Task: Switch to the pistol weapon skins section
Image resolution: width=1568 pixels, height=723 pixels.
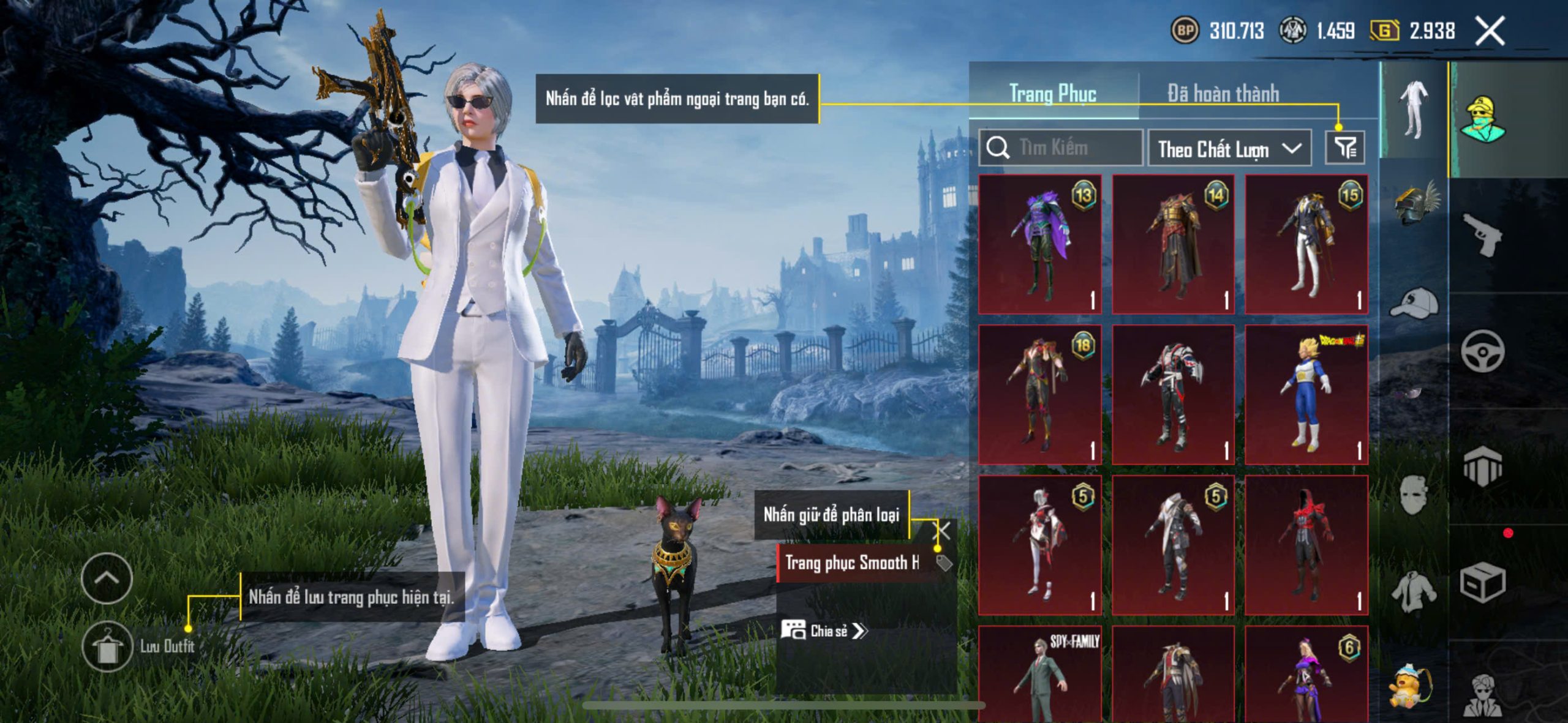Action: [1482, 234]
